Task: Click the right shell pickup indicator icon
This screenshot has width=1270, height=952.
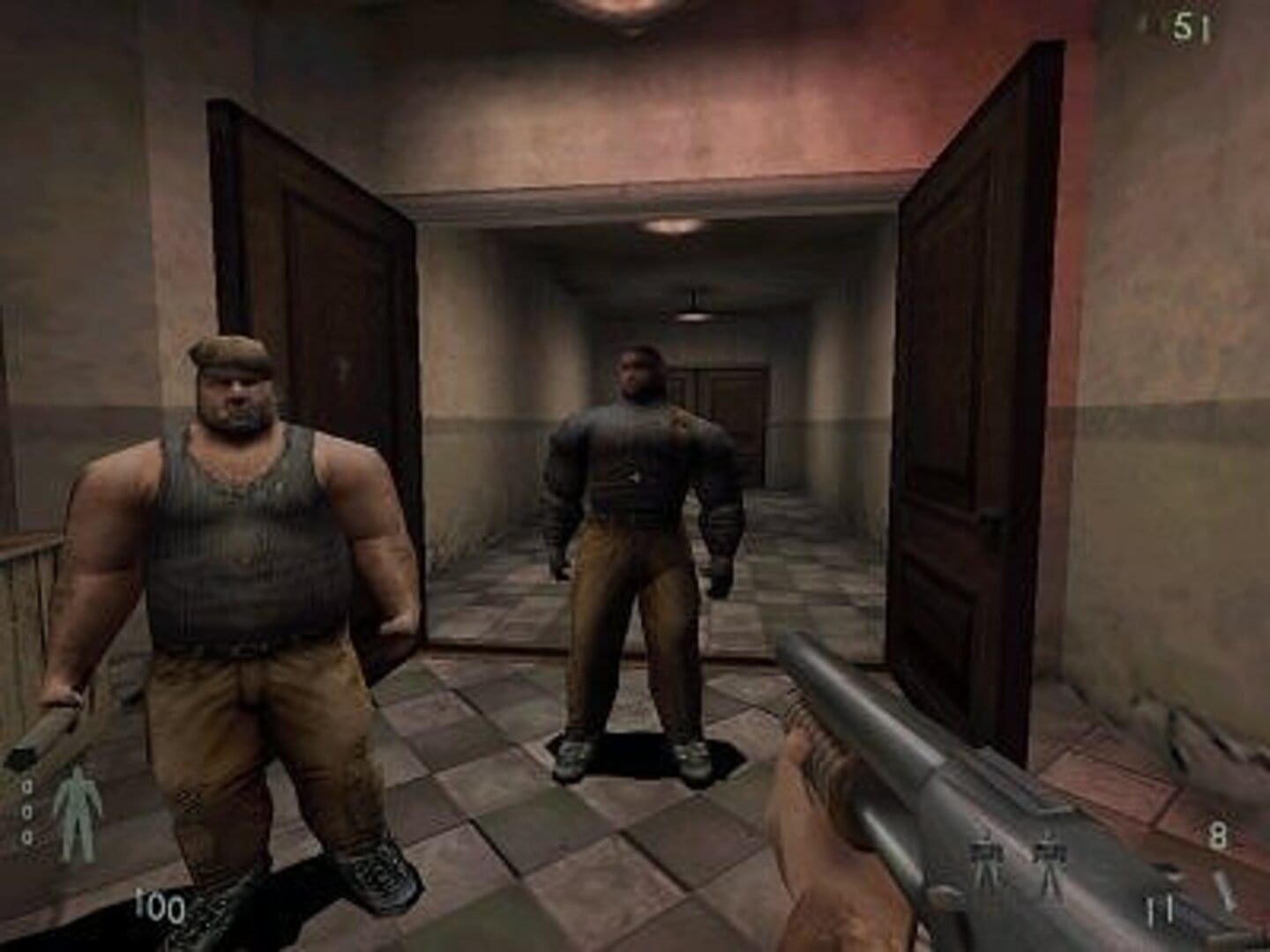Action: point(1050,851)
